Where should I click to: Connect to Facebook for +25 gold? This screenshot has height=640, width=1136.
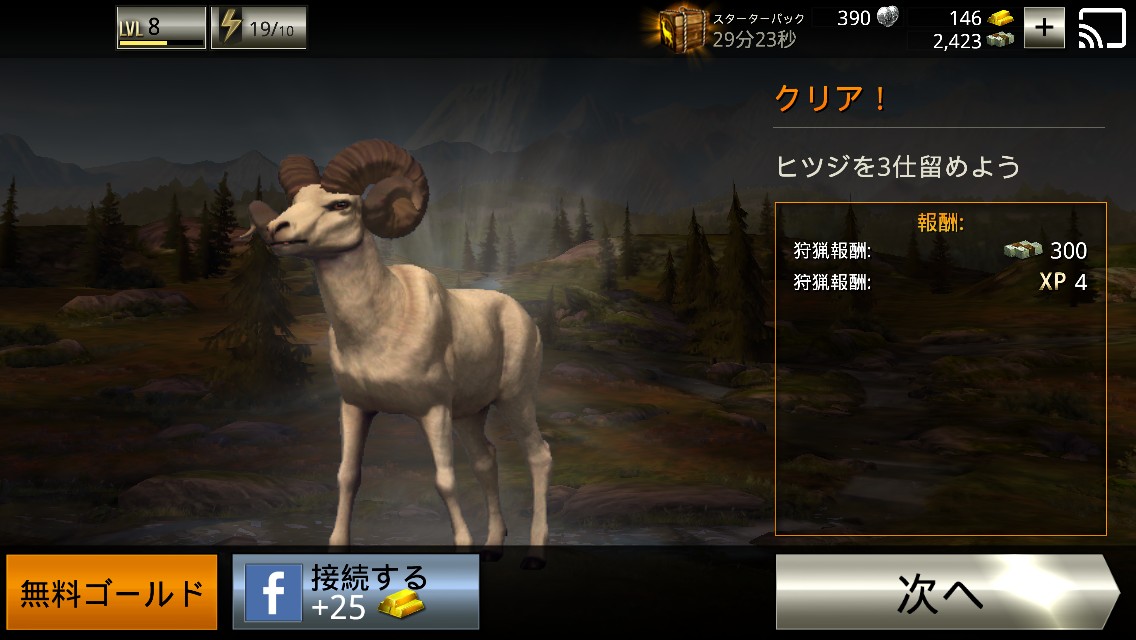click(356, 592)
